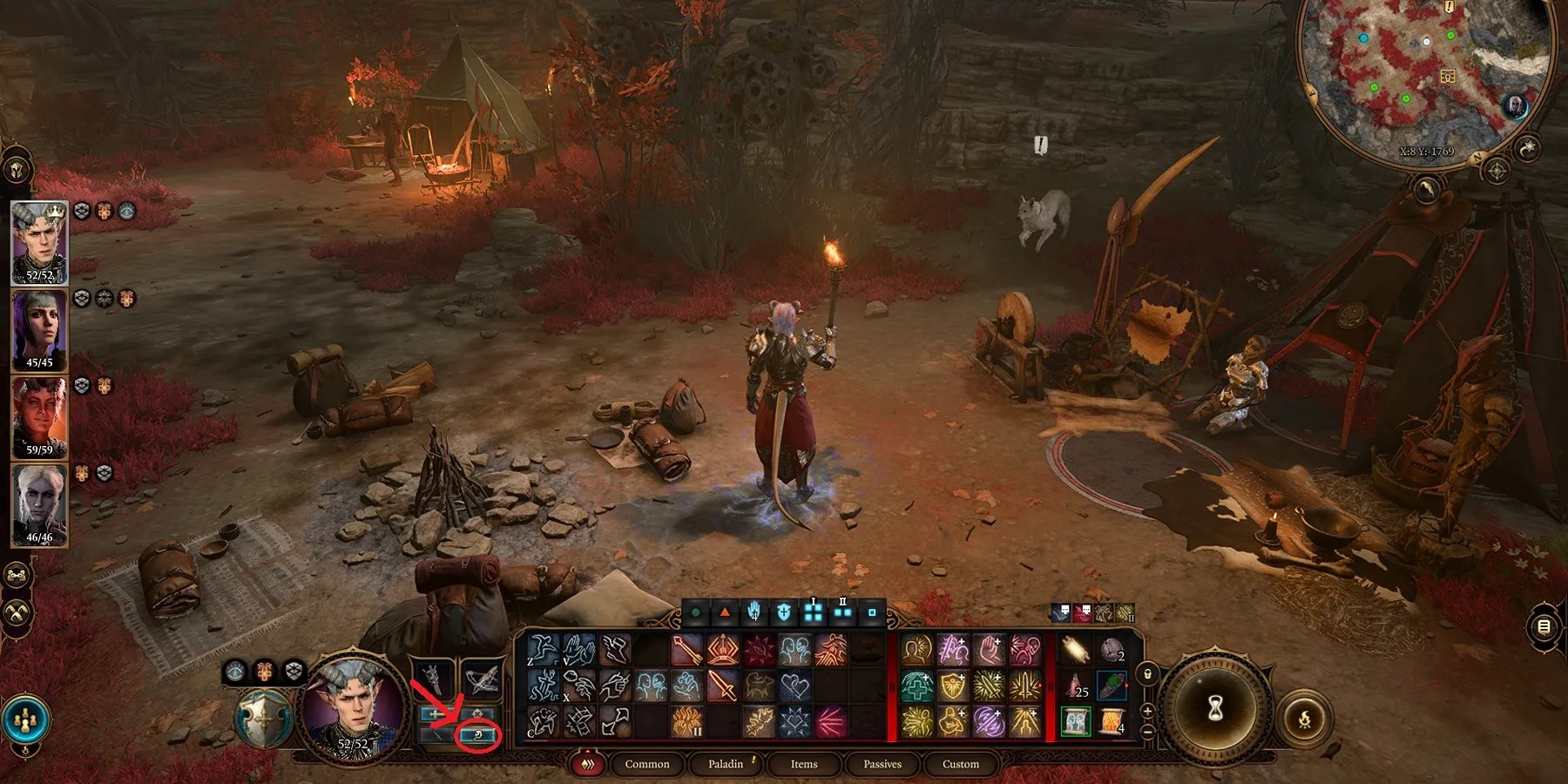Switch to the Custom hotbar tab
1568x784 pixels.
pyautogui.click(x=960, y=764)
